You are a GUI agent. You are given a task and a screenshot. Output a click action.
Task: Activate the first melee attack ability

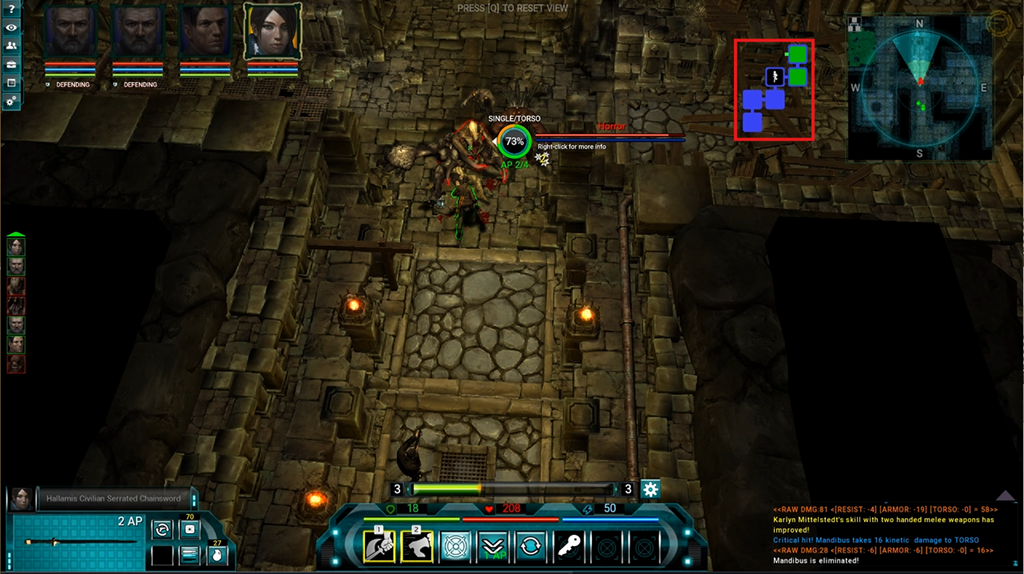click(379, 546)
